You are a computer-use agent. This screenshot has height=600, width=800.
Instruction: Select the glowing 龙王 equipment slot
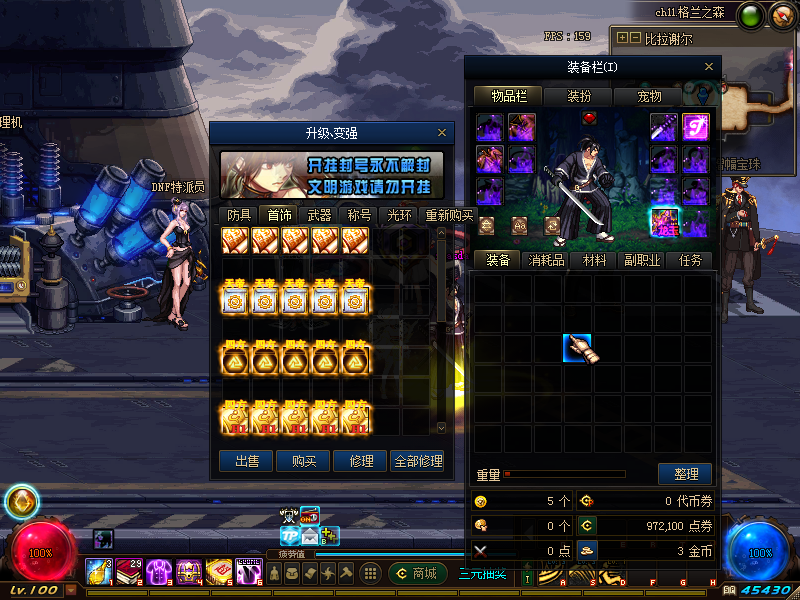[665, 220]
